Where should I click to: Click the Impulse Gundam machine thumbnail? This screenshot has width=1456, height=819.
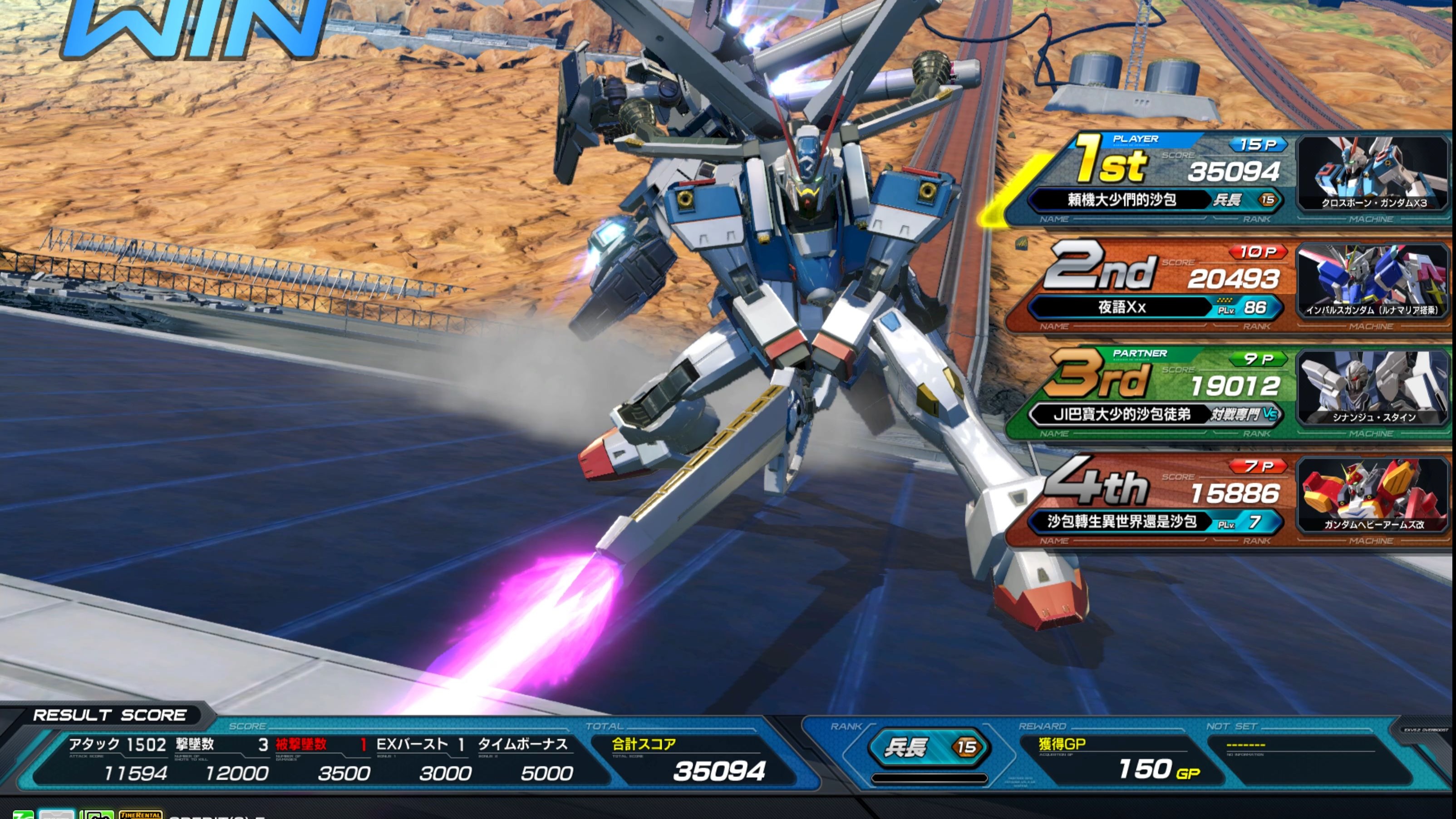[x=1372, y=281]
